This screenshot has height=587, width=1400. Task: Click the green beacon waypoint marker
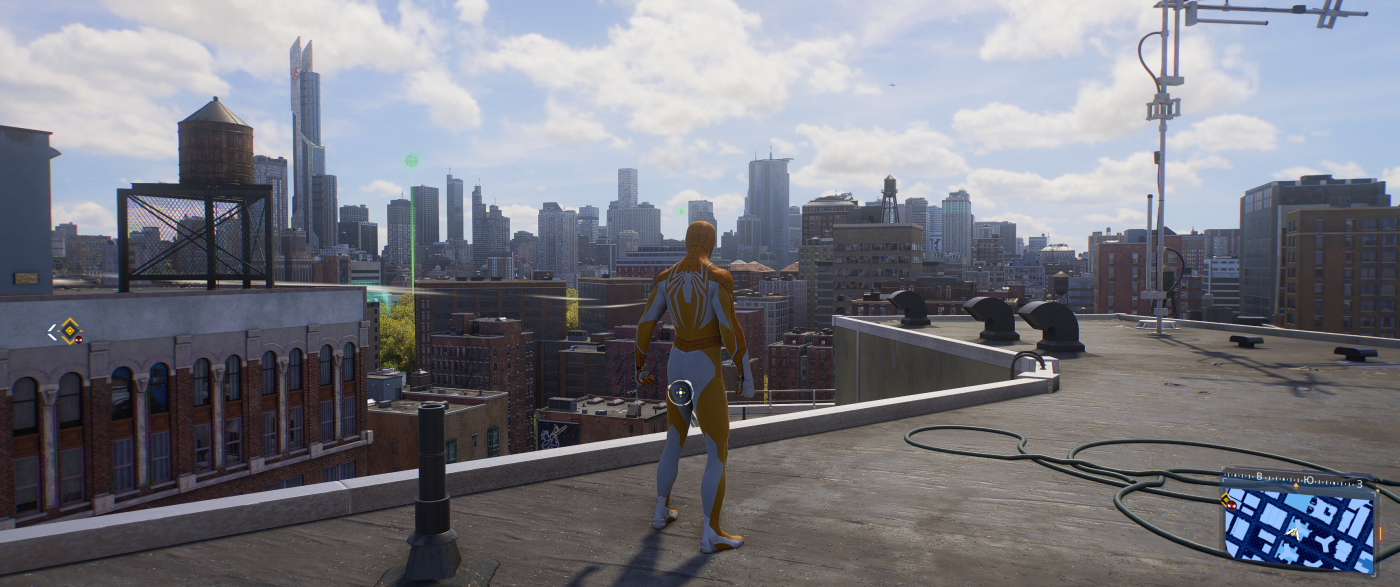pos(411,160)
